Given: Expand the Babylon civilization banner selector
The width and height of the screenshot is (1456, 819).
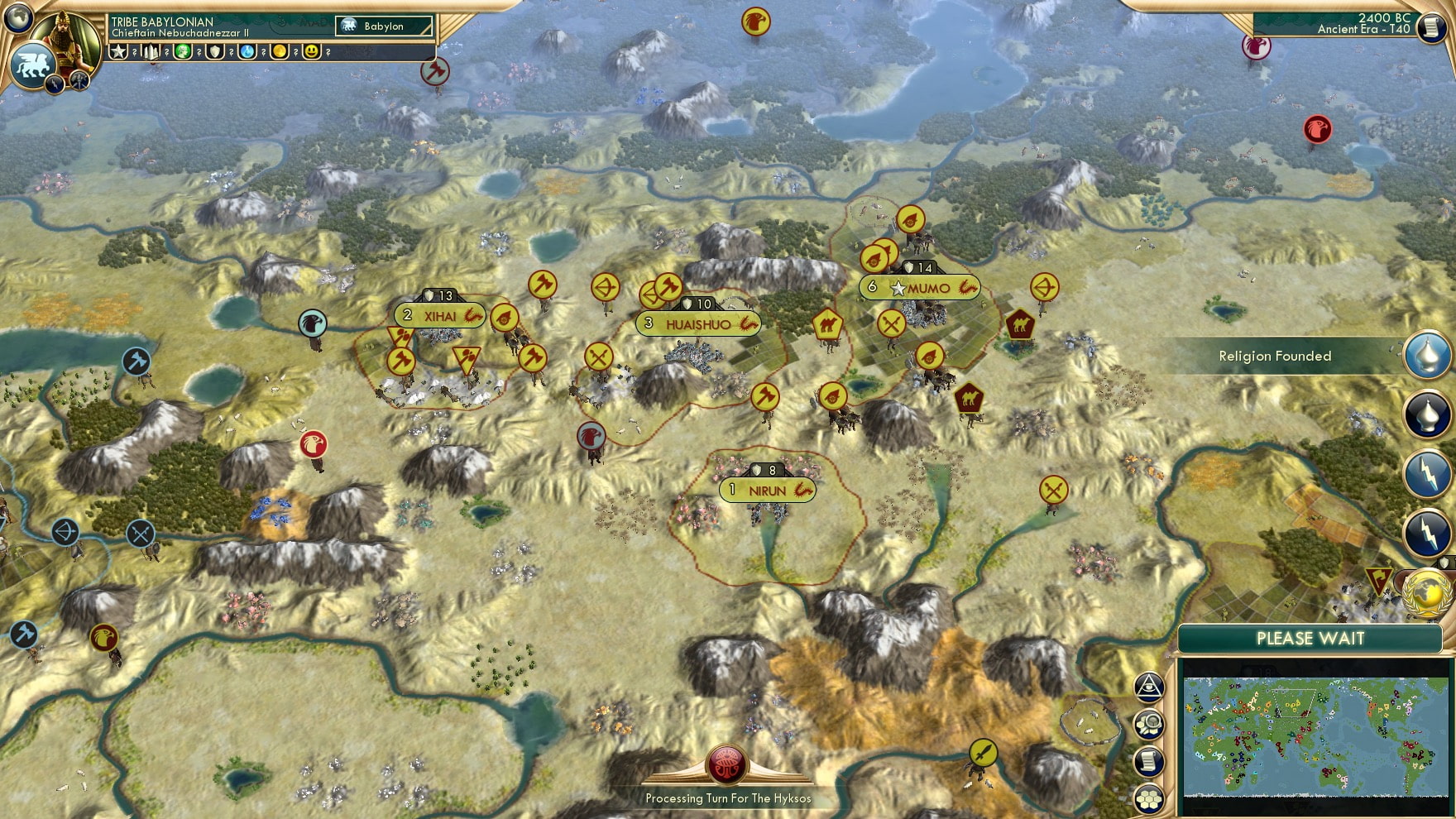Looking at the screenshot, I should coord(385,26).
